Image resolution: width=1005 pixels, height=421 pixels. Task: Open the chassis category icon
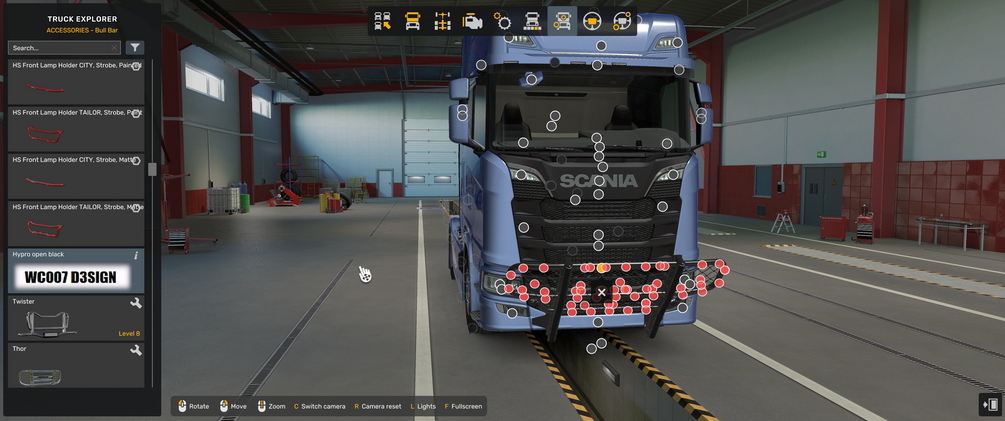tap(442, 21)
